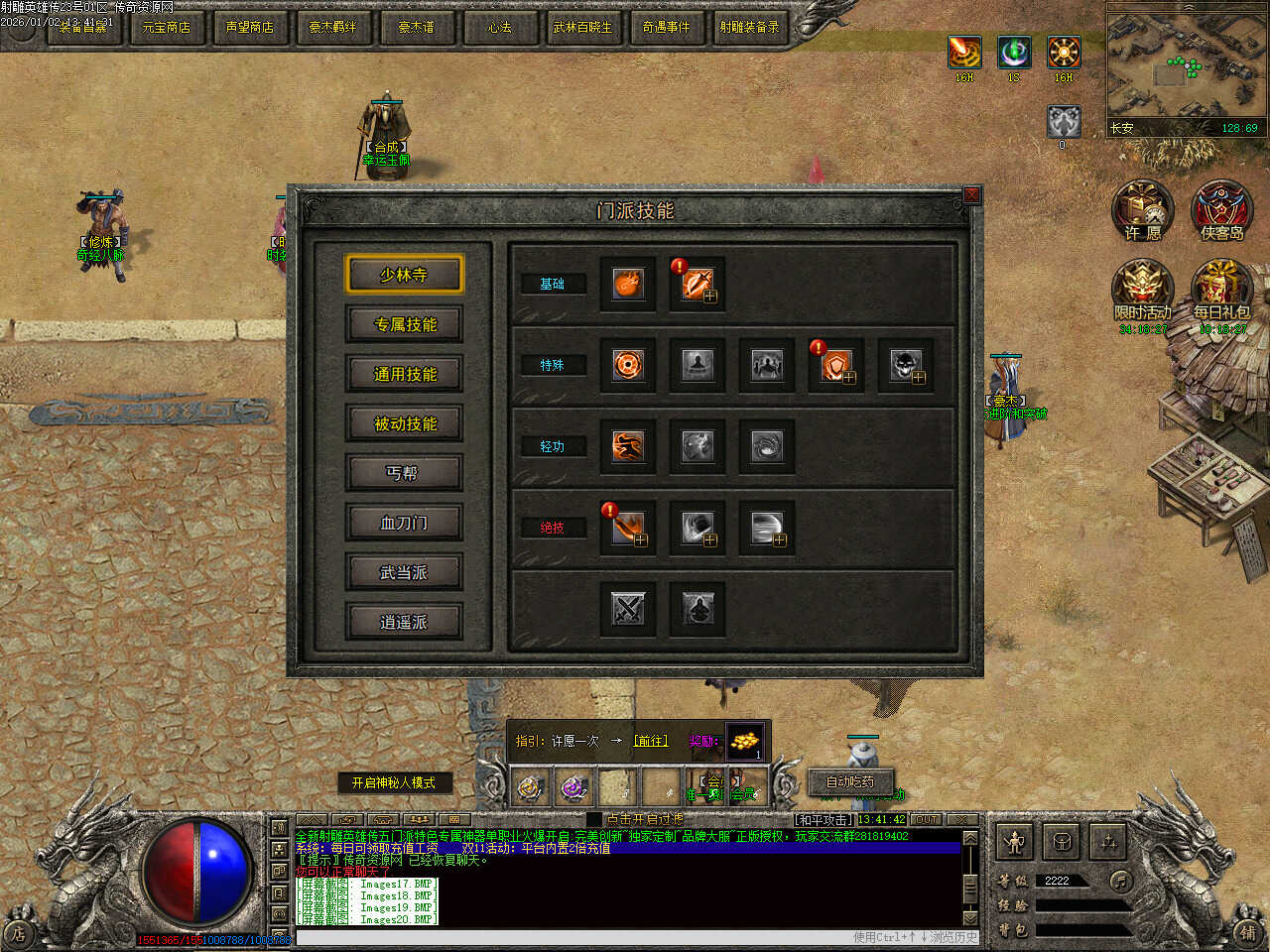The image size is (1270, 952).
Task: Switch to the 专属技能 tab
Action: [404, 324]
